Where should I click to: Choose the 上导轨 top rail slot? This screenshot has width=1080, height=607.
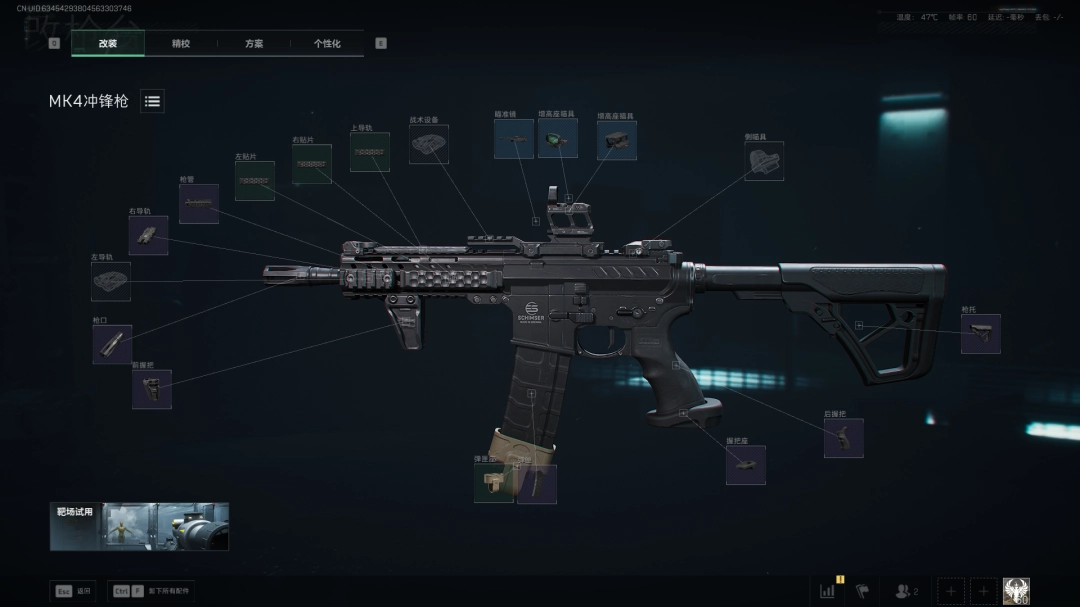point(370,152)
